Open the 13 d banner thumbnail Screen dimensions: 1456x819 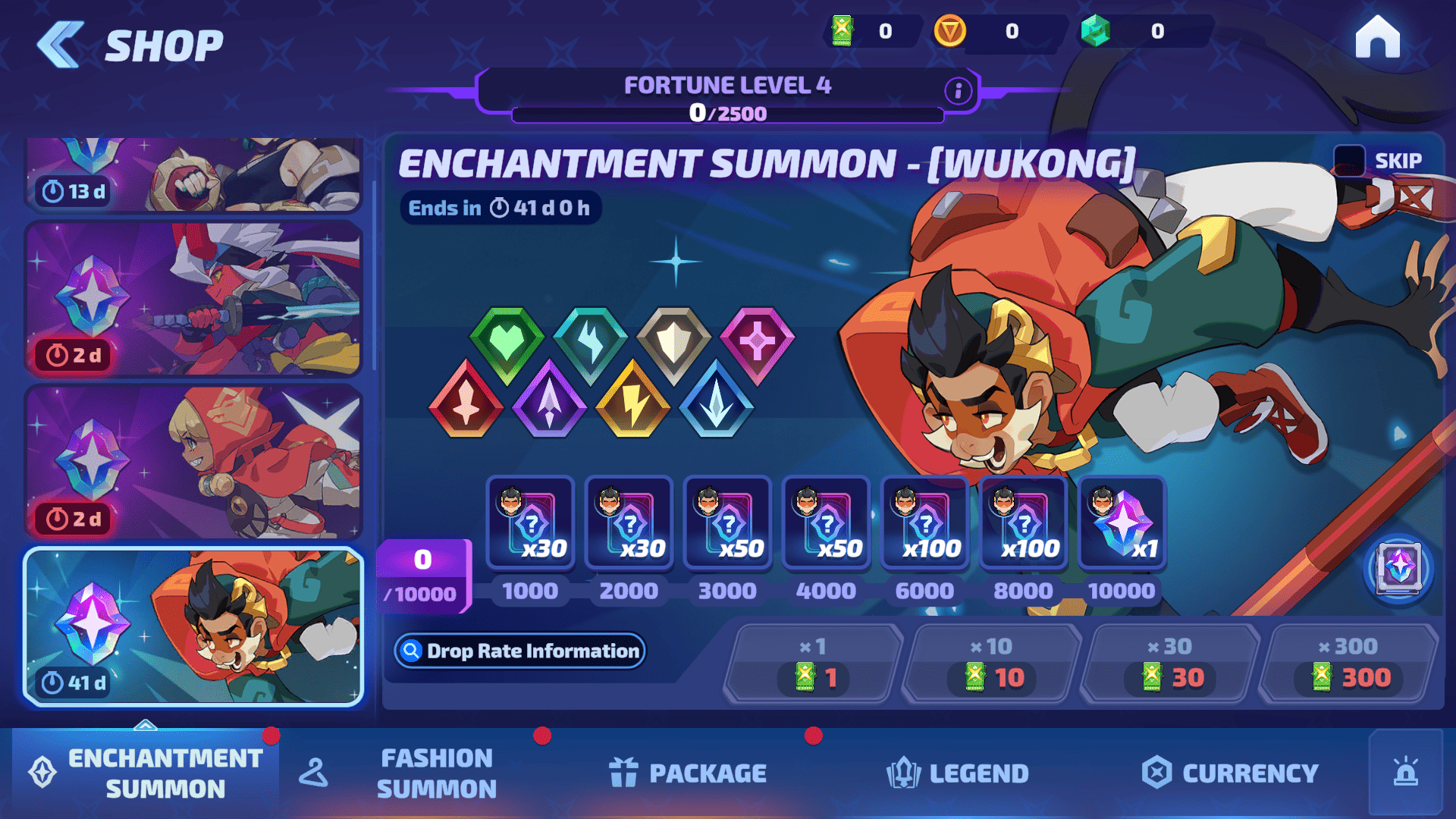194,174
